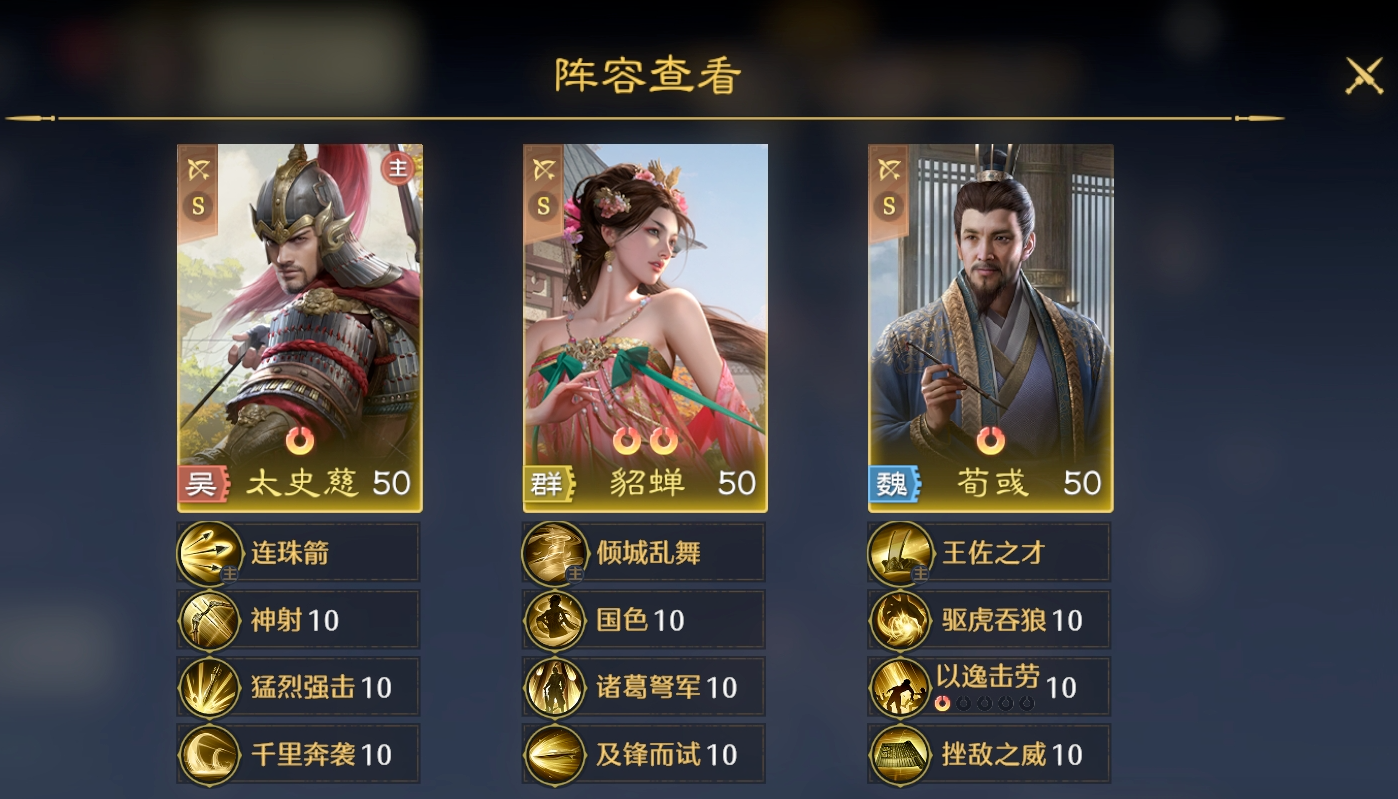
Task: Tap the 猛烈强击 skill icon
Action: pos(210,686)
